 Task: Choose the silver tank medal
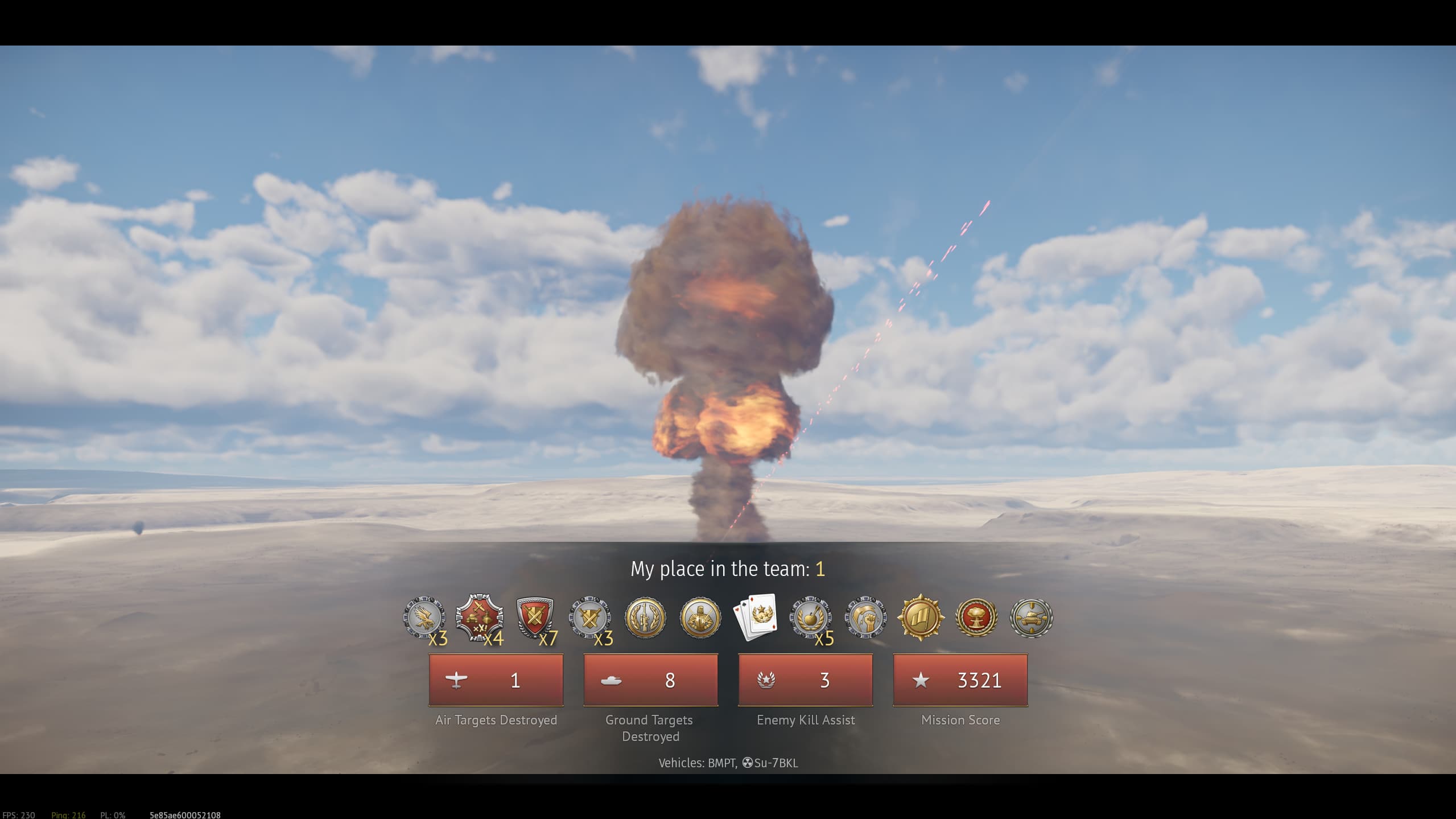pyautogui.click(x=1031, y=618)
